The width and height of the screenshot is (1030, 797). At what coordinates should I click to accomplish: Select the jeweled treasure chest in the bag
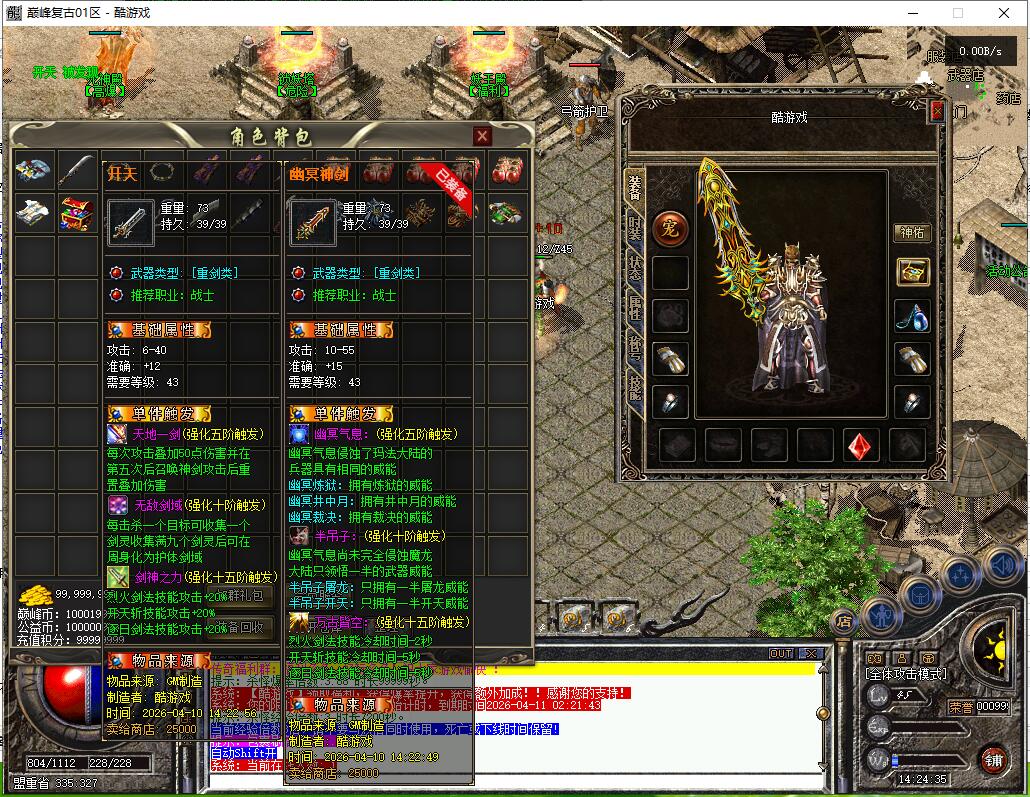[77, 213]
